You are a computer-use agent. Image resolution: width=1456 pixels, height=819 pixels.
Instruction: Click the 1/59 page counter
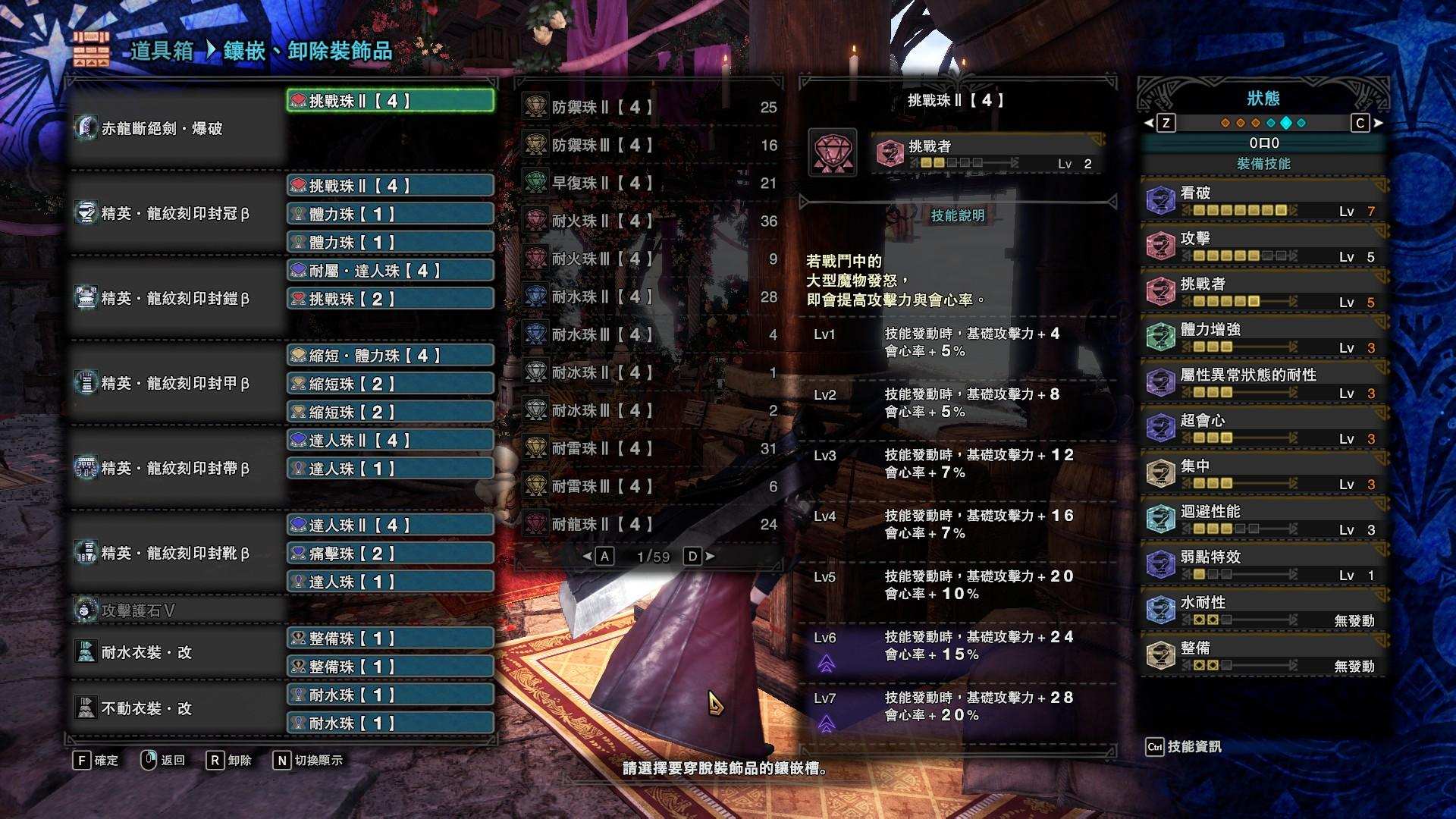coord(652,556)
